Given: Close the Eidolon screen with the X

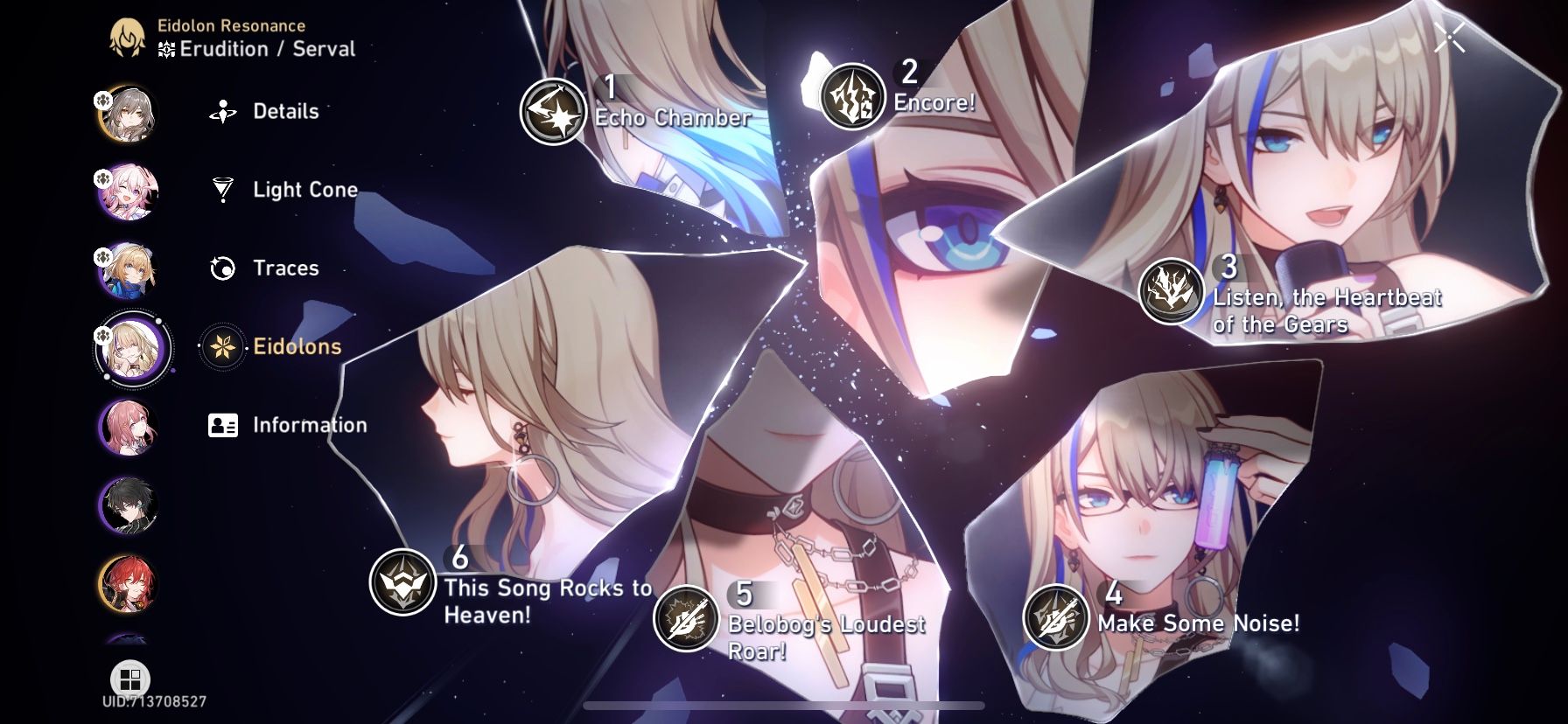Looking at the screenshot, I should [1451, 35].
